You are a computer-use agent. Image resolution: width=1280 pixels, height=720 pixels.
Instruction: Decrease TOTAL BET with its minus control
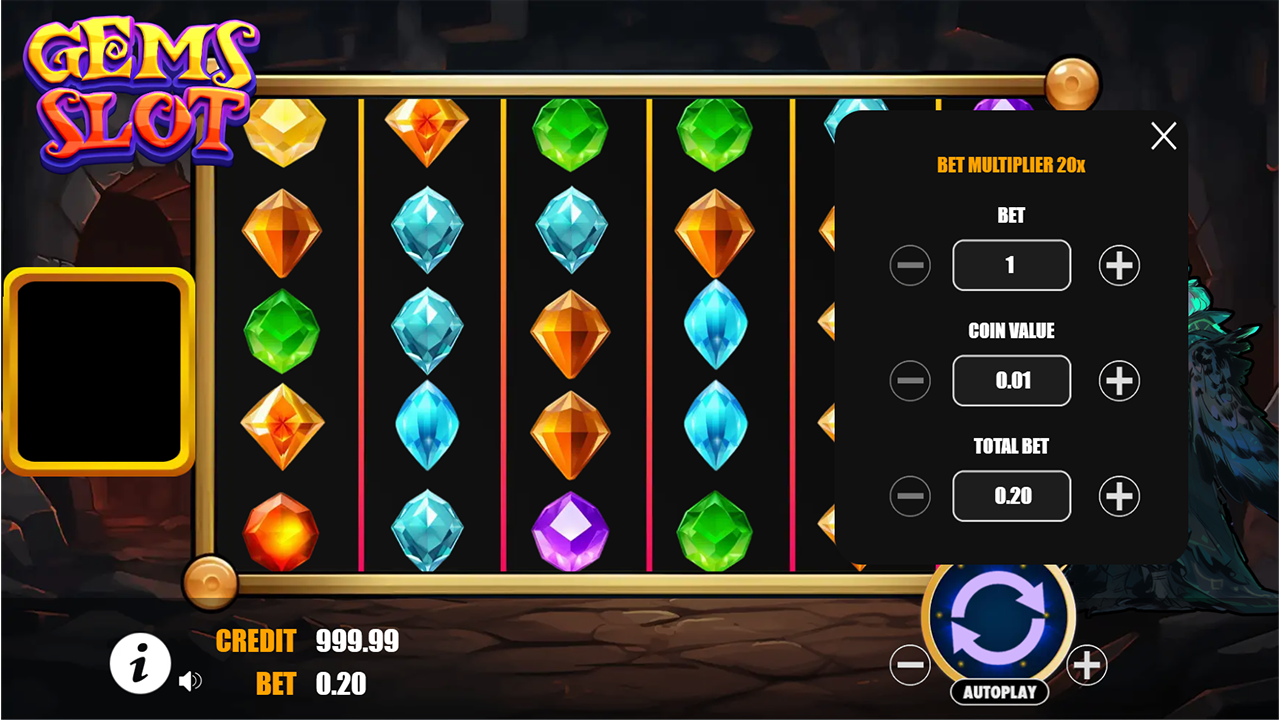[911, 495]
